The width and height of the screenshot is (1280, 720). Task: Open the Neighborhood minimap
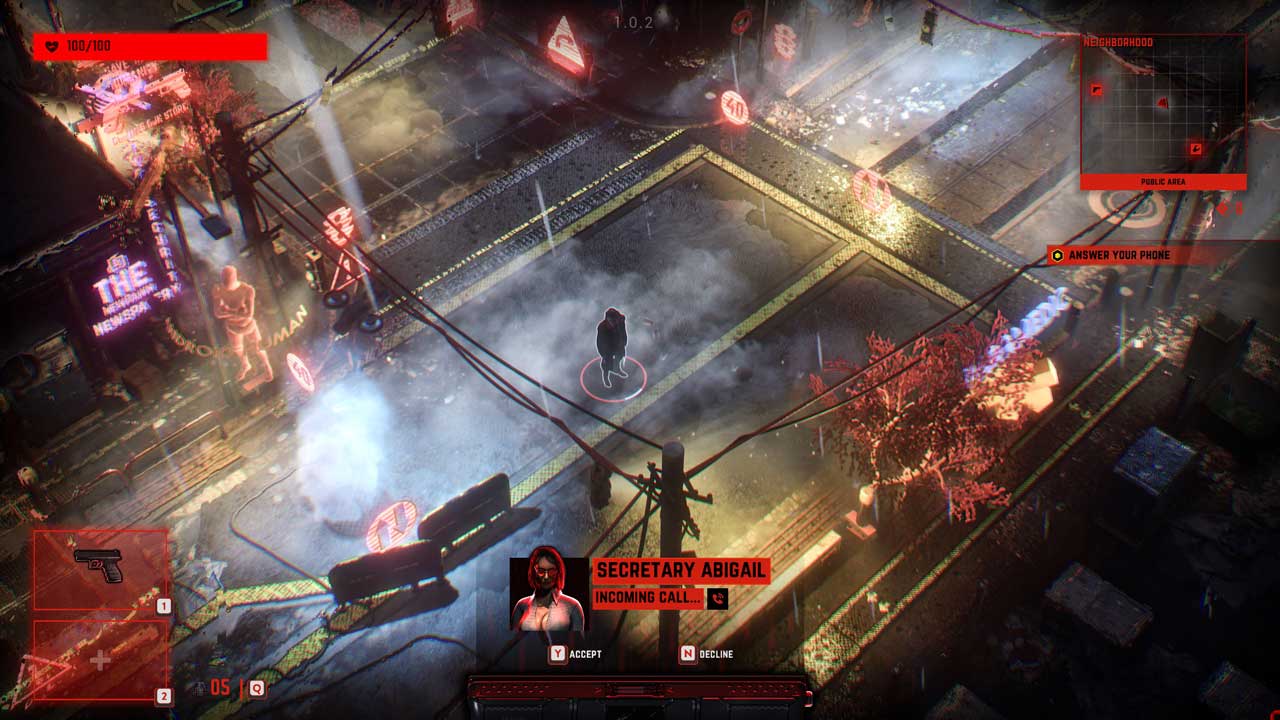tap(1163, 112)
